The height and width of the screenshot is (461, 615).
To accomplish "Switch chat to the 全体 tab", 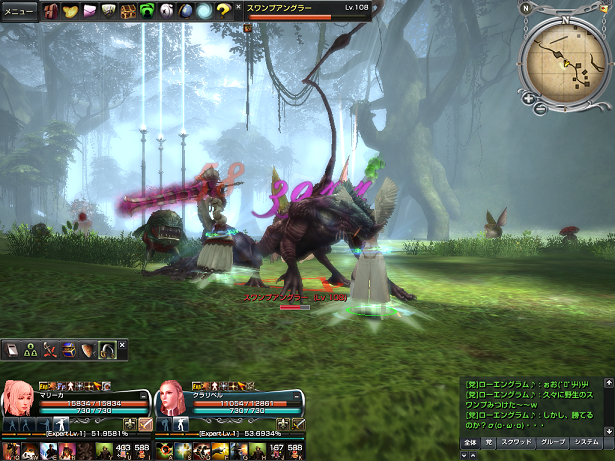I will (470, 441).
